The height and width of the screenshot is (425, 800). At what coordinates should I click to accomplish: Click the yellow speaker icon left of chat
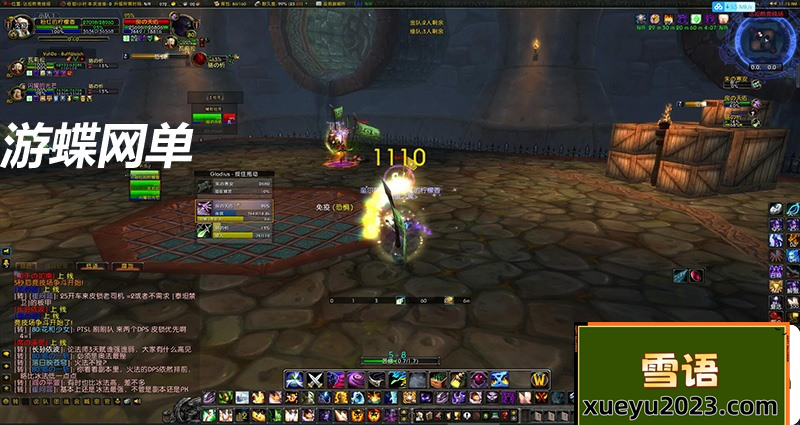click(x=5, y=251)
